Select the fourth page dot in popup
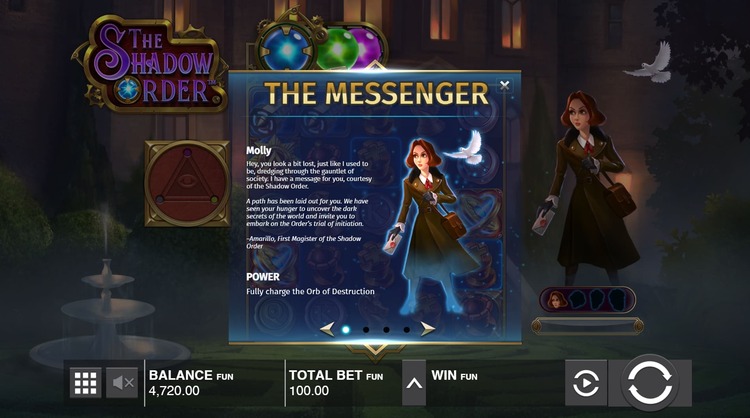This screenshot has height=418, width=750. [406, 329]
